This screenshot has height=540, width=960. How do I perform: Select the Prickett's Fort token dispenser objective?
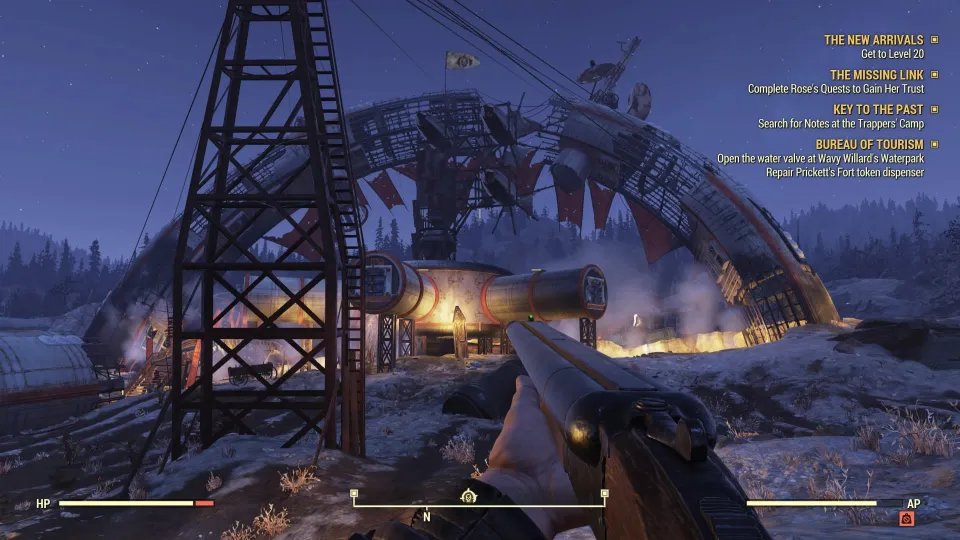[x=830, y=172]
